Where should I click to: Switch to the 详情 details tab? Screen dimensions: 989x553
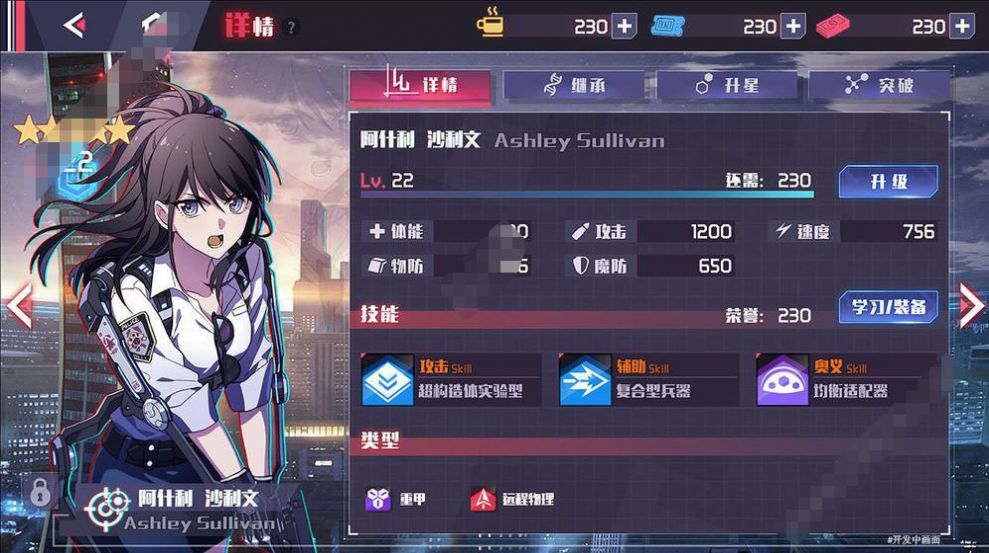coord(421,86)
